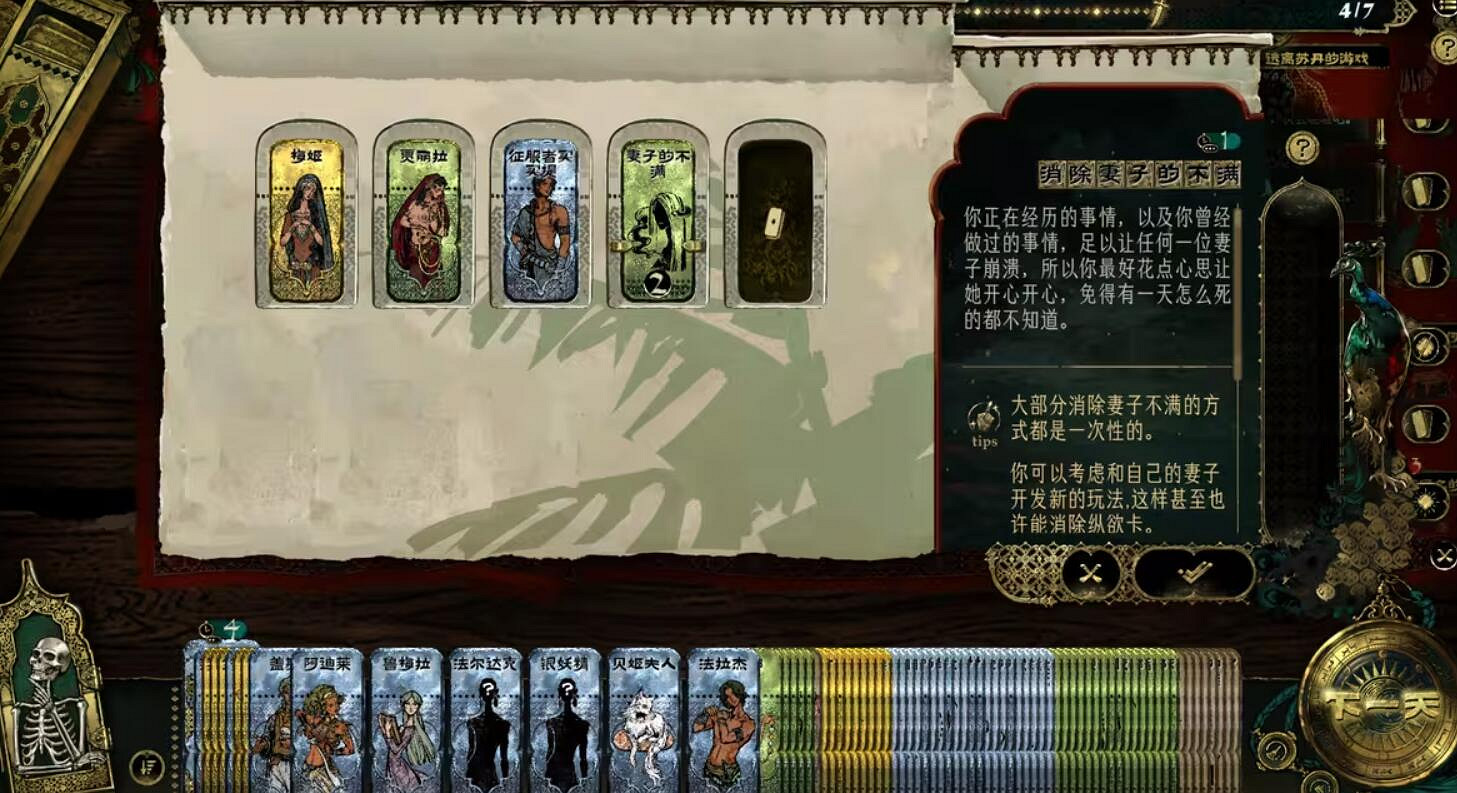
Task: Cancel using the crossed X button
Action: 1090,573
